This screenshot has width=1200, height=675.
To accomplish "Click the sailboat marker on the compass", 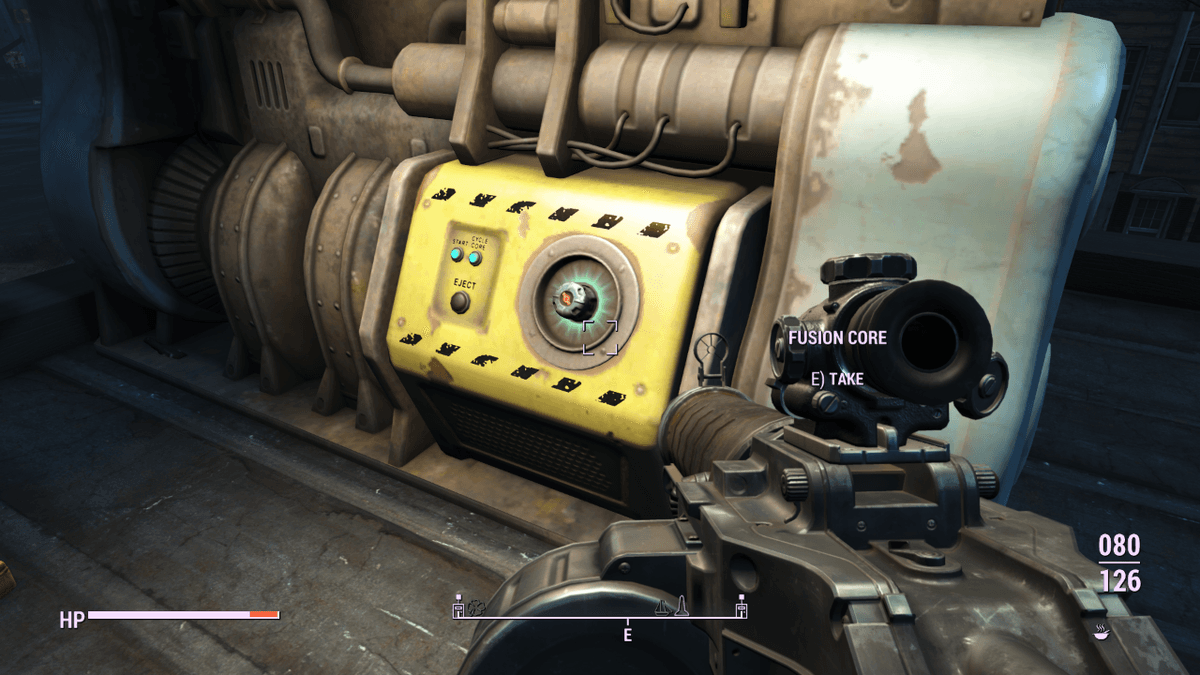I will (x=663, y=606).
